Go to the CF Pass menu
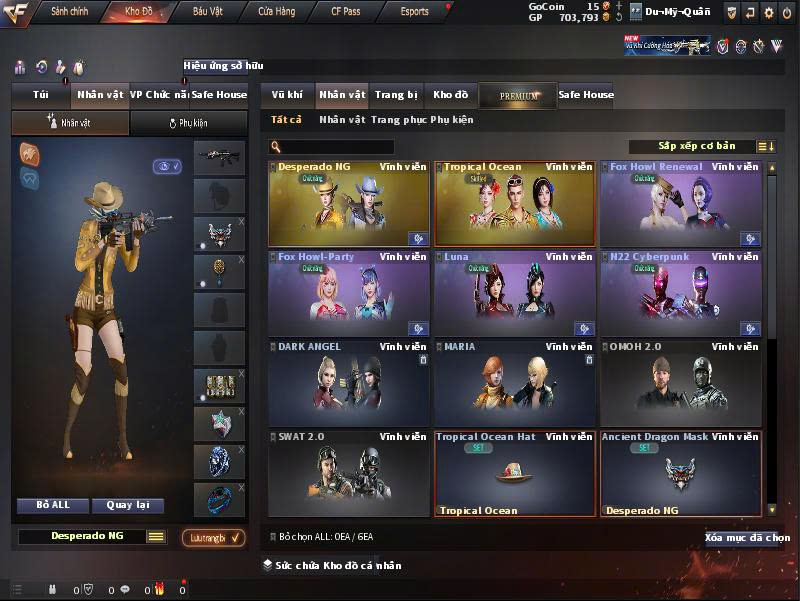 [x=348, y=12]
